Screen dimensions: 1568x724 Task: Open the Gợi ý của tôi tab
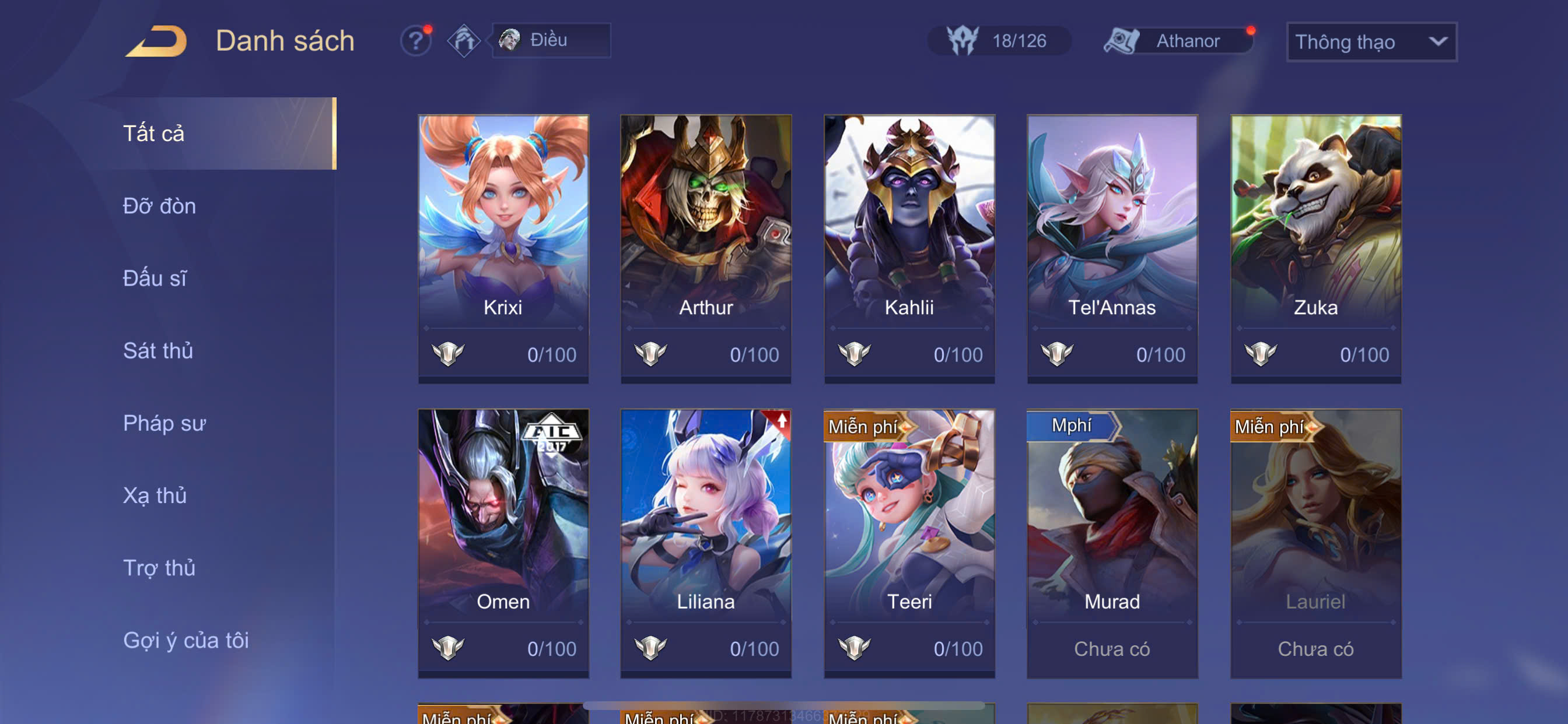[x=185, y=640]
